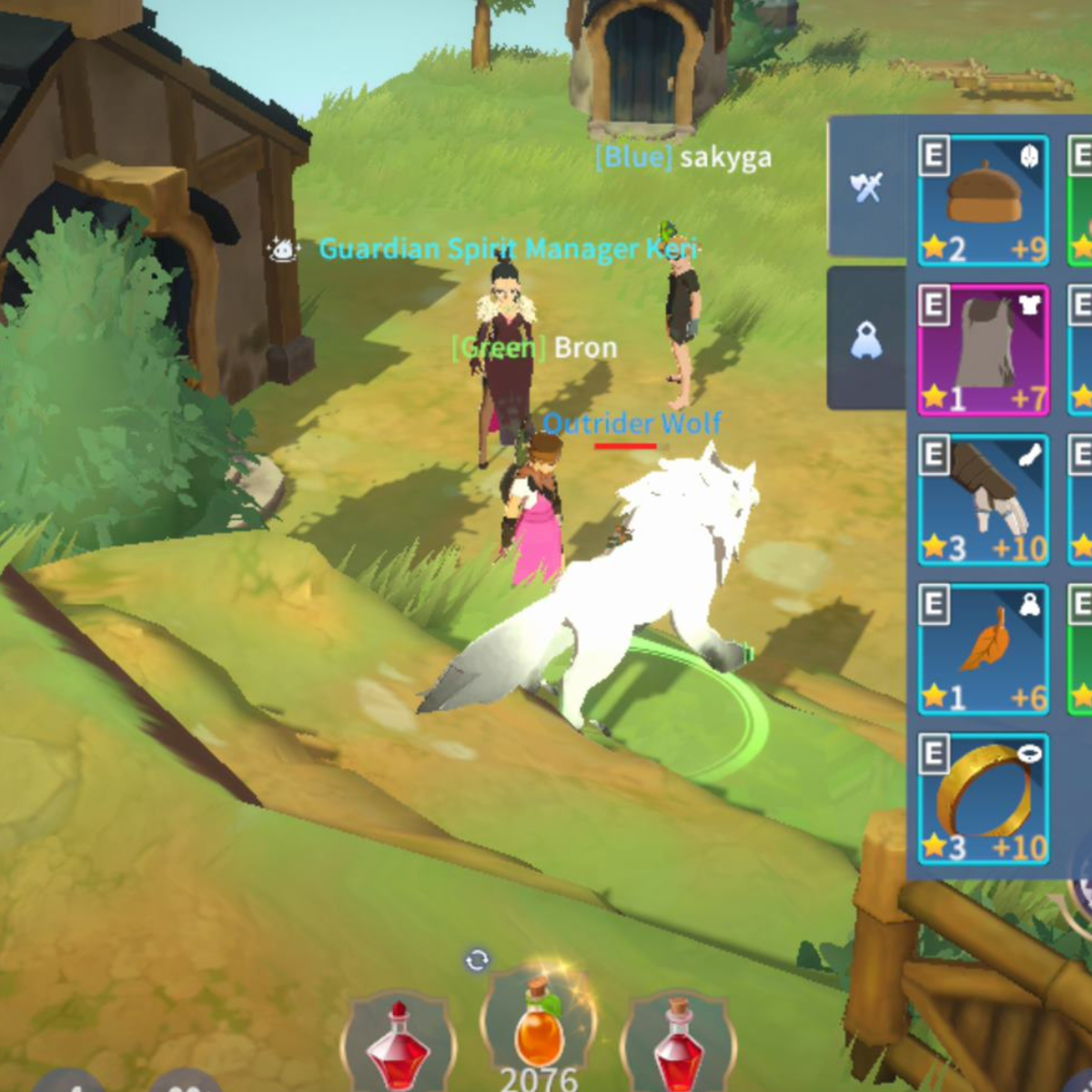Viewport: 1092px width, 1092px height.
Task: Select the equipped leather gloves slot
Action: click(x=983, y=500)
